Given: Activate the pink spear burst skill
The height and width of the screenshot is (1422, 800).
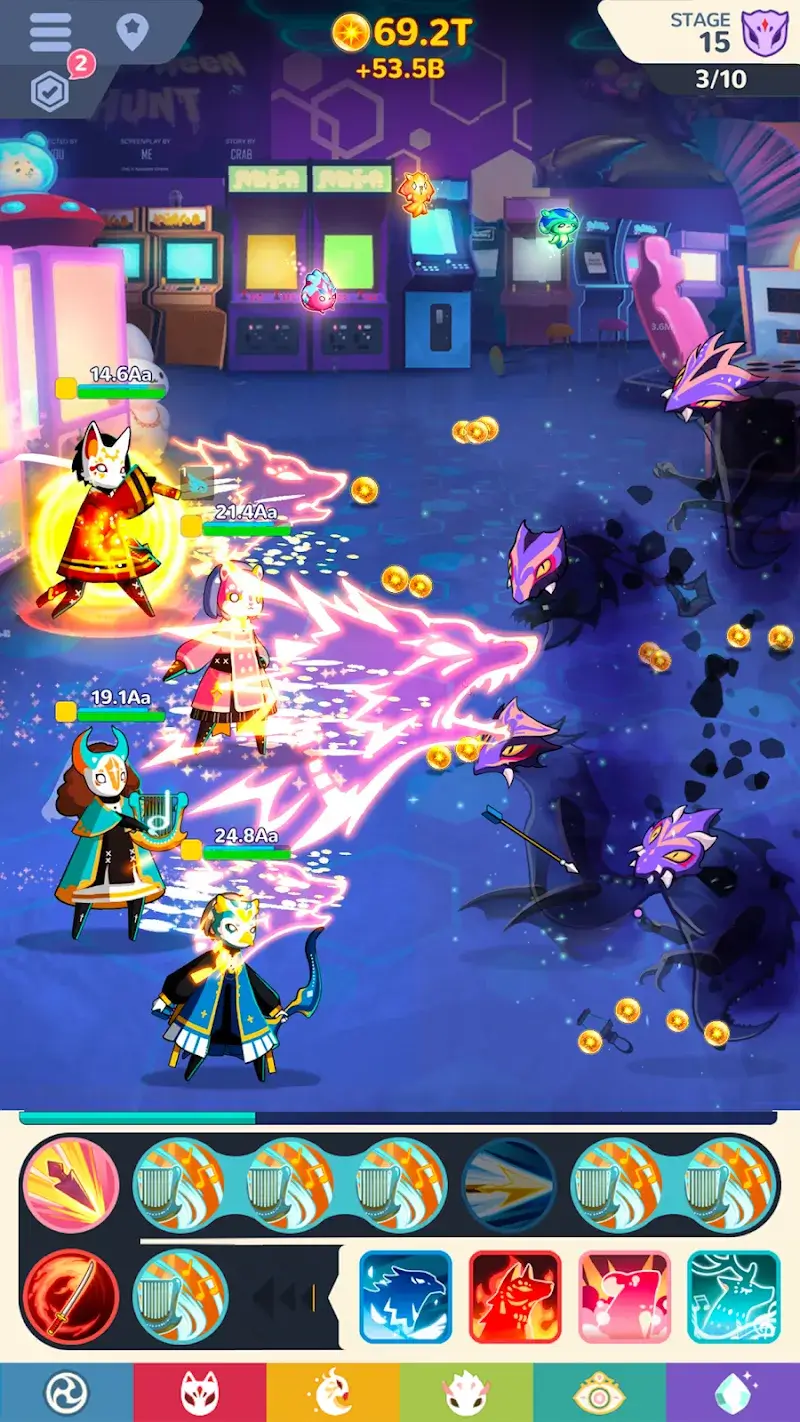Looking at the screenshot, I should [71, 1186].
